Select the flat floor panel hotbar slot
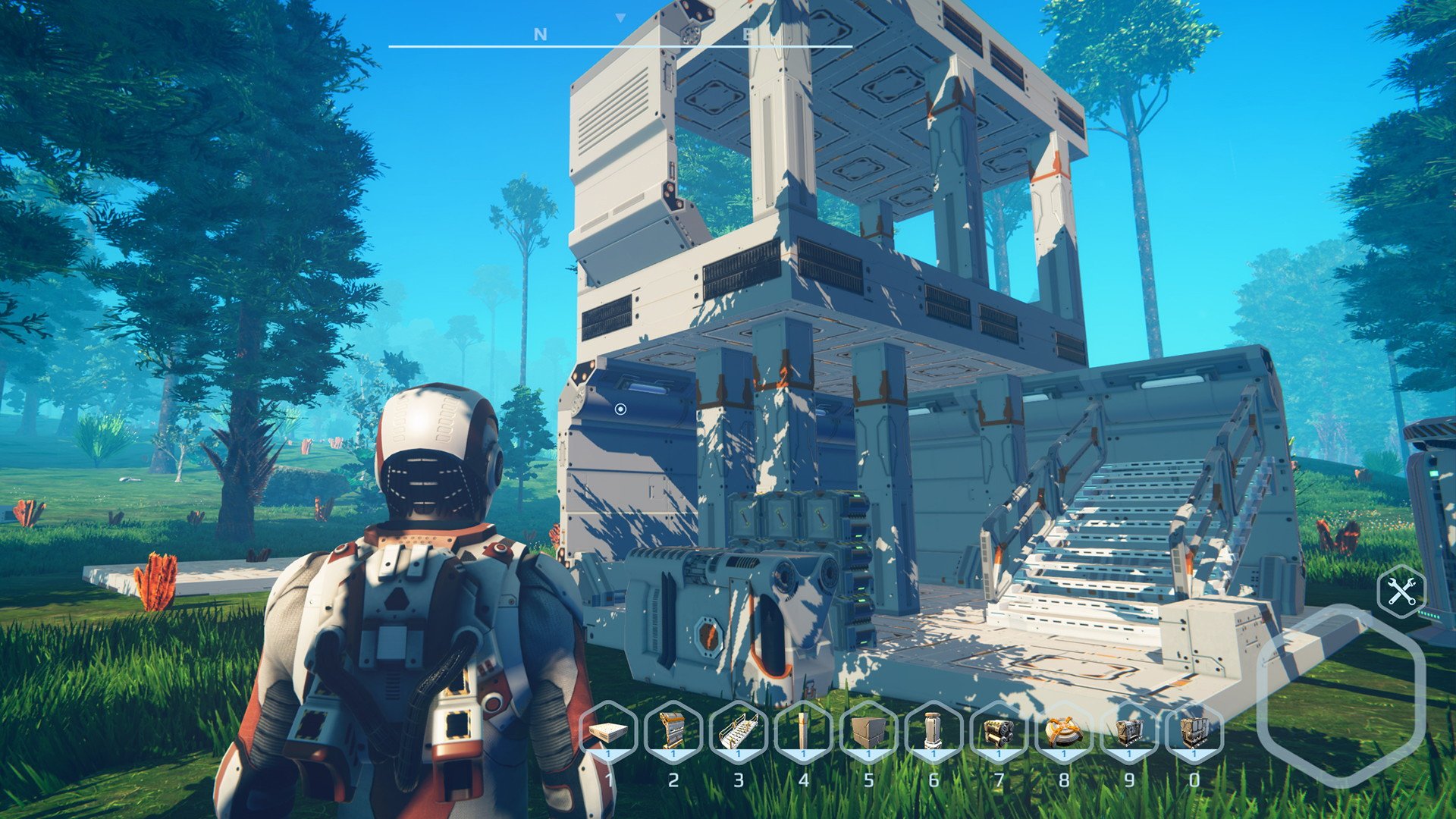 click(x=608, y=732)
